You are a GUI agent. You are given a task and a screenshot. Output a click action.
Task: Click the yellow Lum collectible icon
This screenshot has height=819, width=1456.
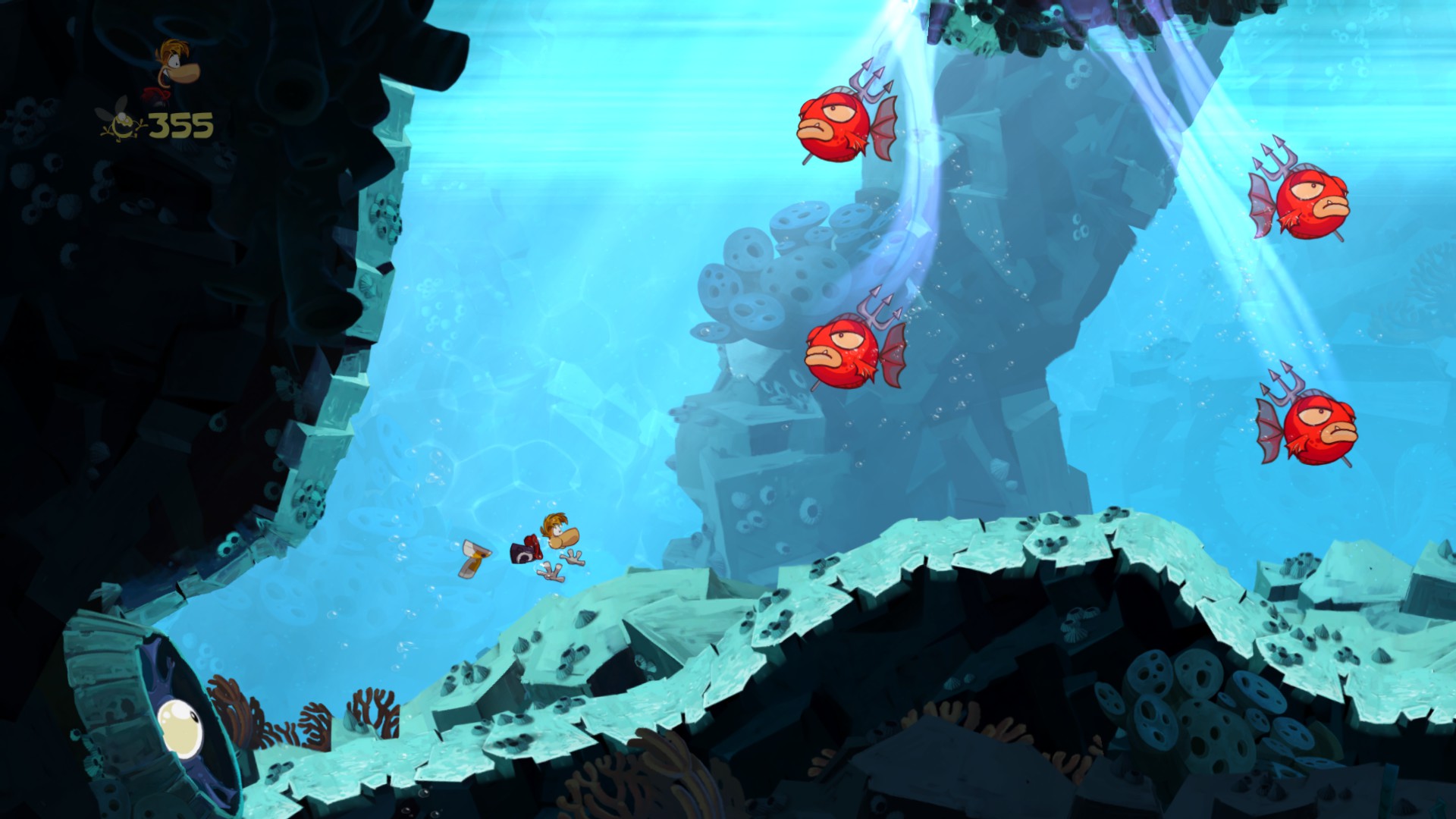pos(121,124)
